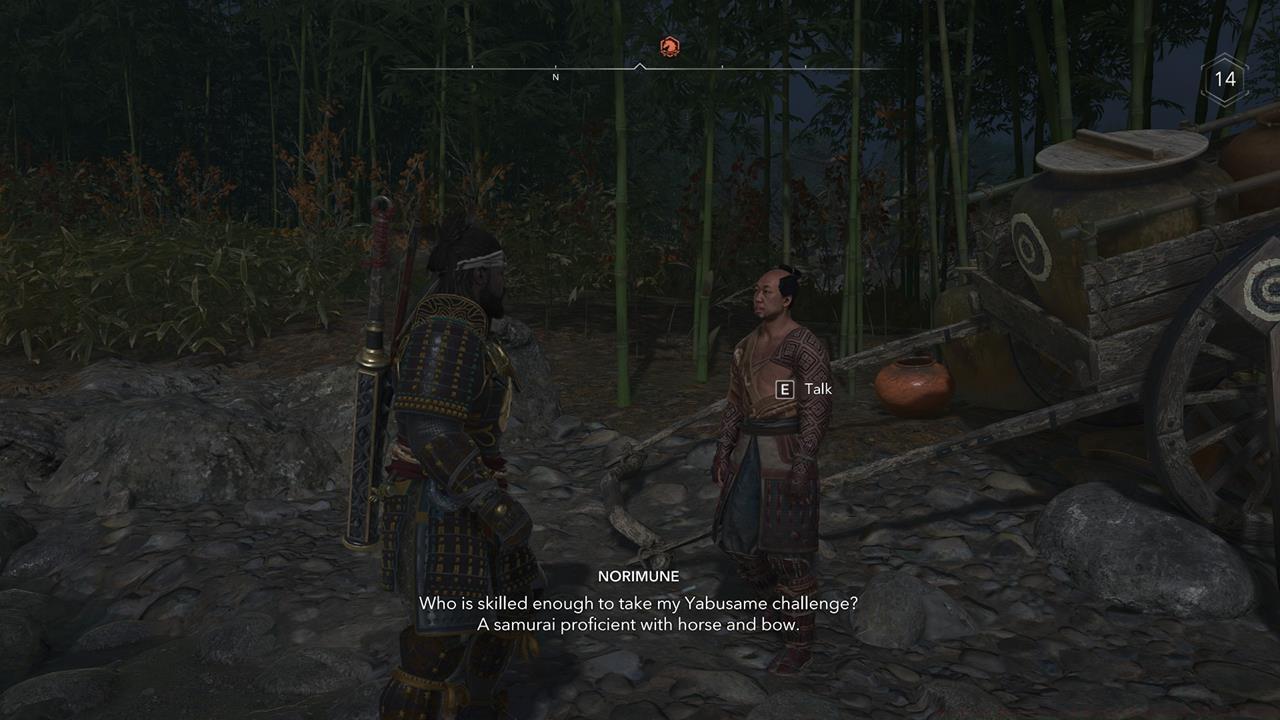This screenshot has height=720, width=1280.
Task: Select the NORIMUNE name label
Action: [x=640, y=576]
